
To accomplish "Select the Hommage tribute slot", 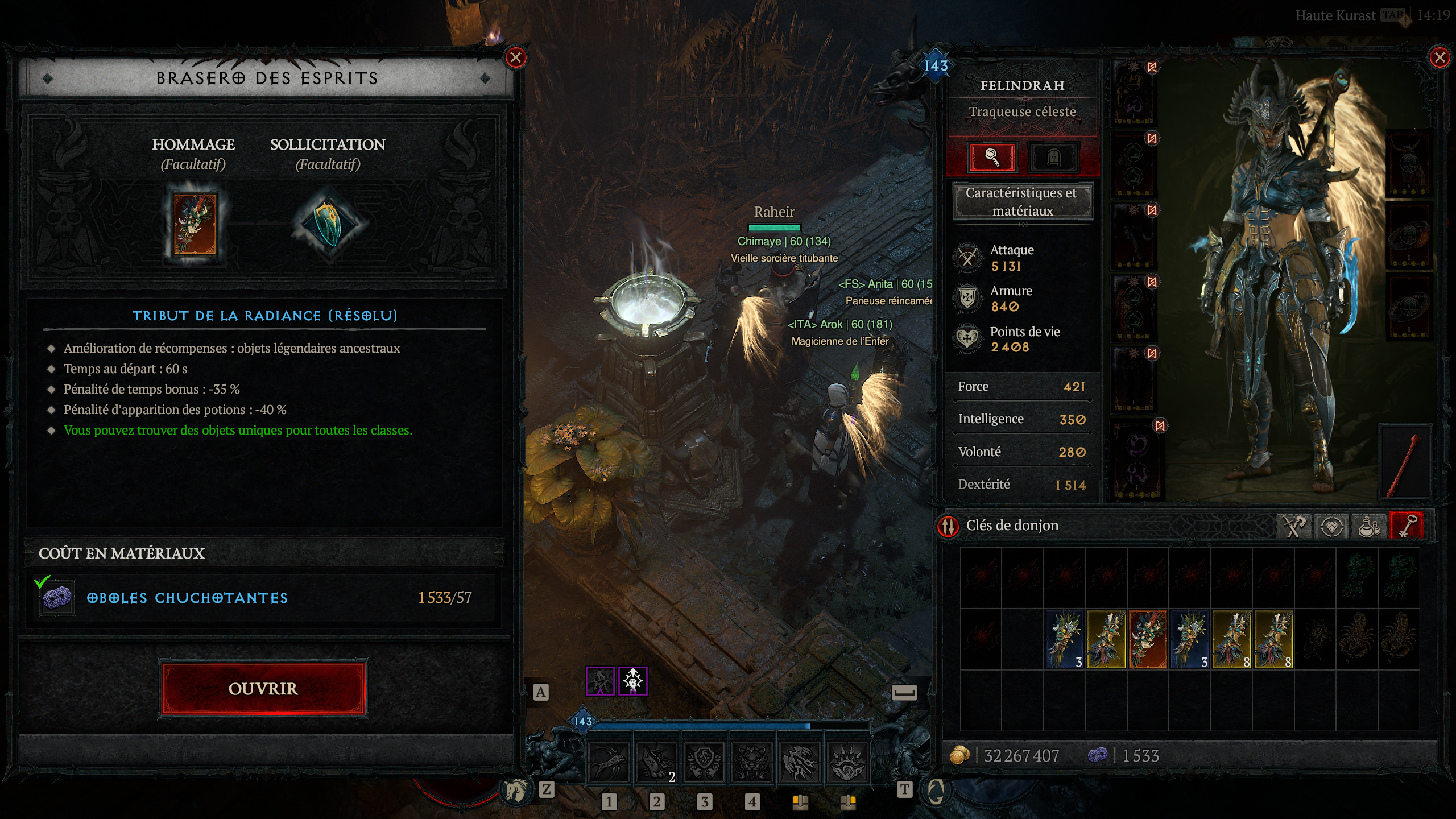I will coord(195,224).
